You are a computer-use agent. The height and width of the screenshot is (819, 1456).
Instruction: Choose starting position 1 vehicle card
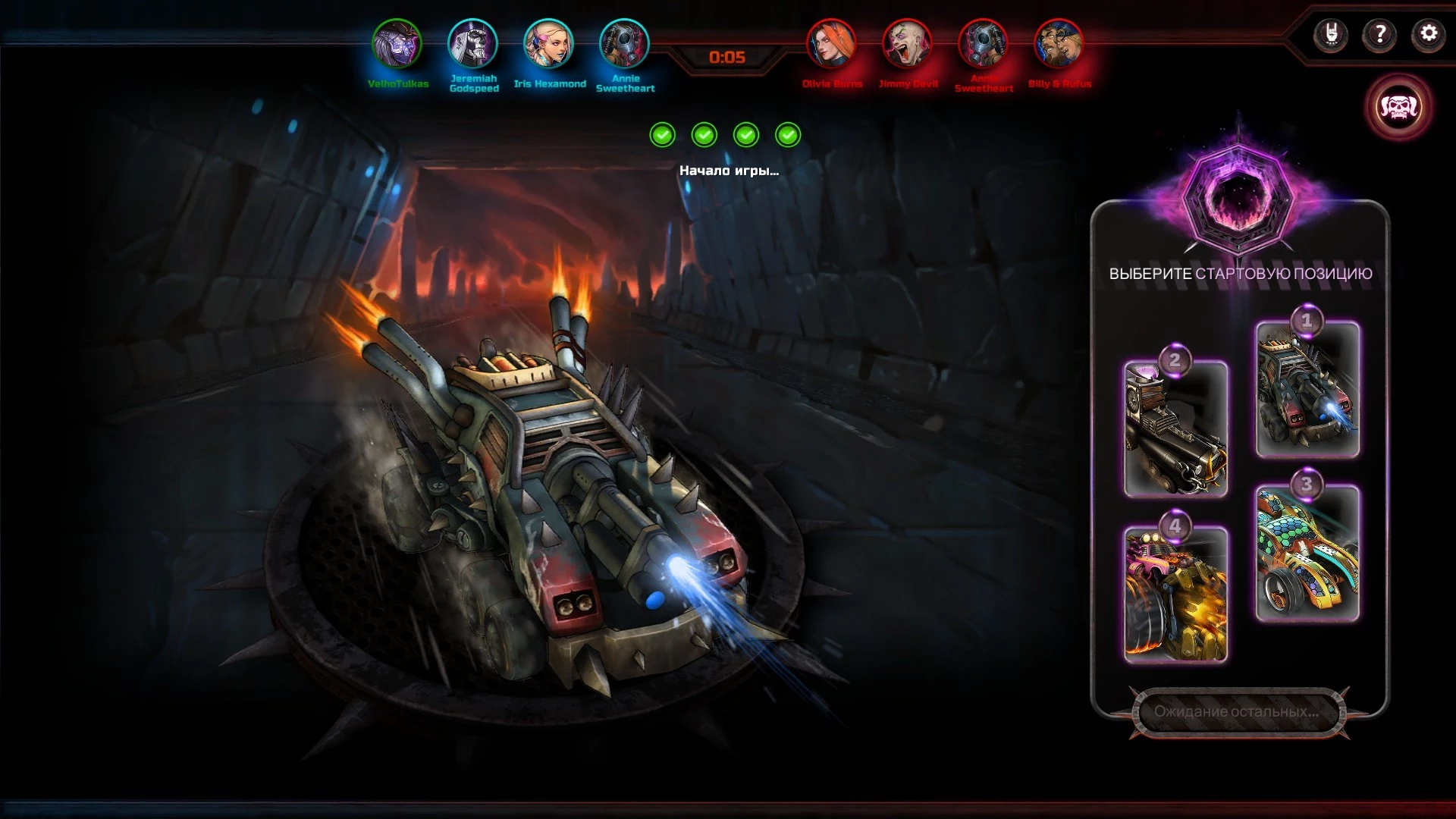pos(1307,390)
